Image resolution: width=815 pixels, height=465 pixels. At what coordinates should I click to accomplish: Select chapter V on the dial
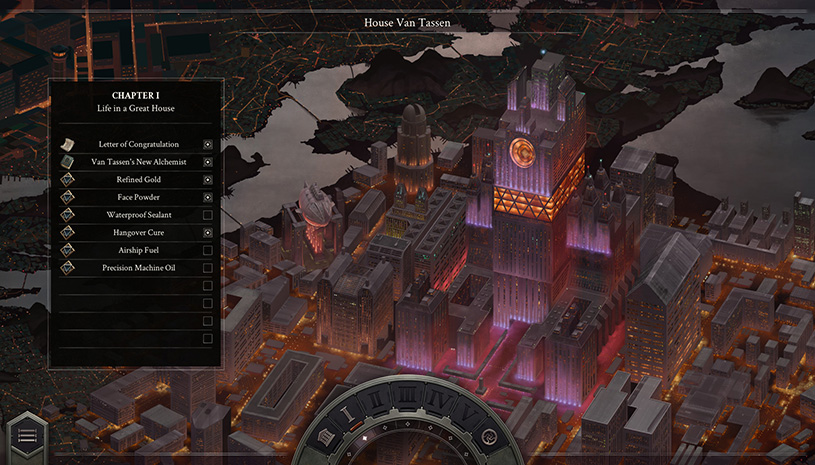468,414
